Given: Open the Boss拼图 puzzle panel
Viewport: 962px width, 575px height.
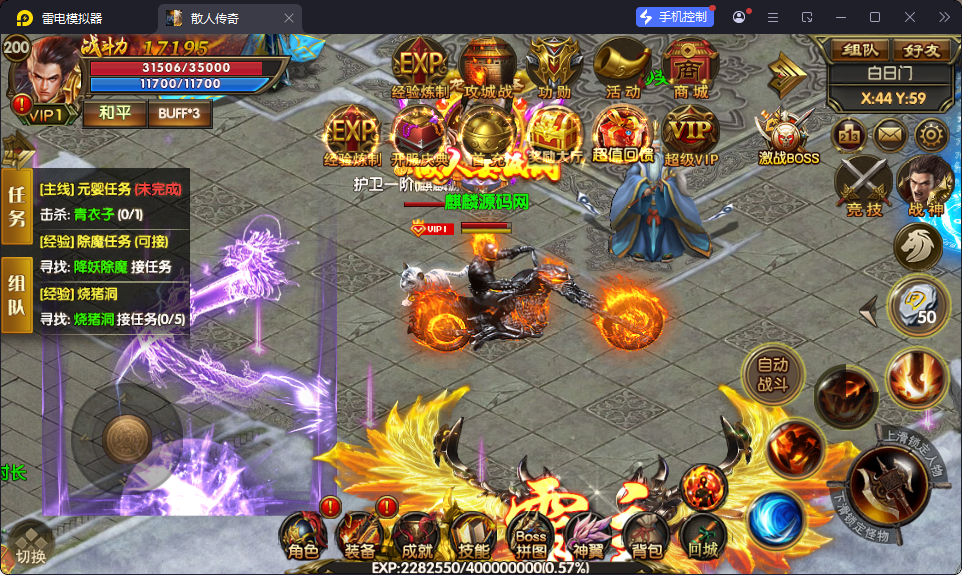Looking at the screenshot, I should 530,535.
